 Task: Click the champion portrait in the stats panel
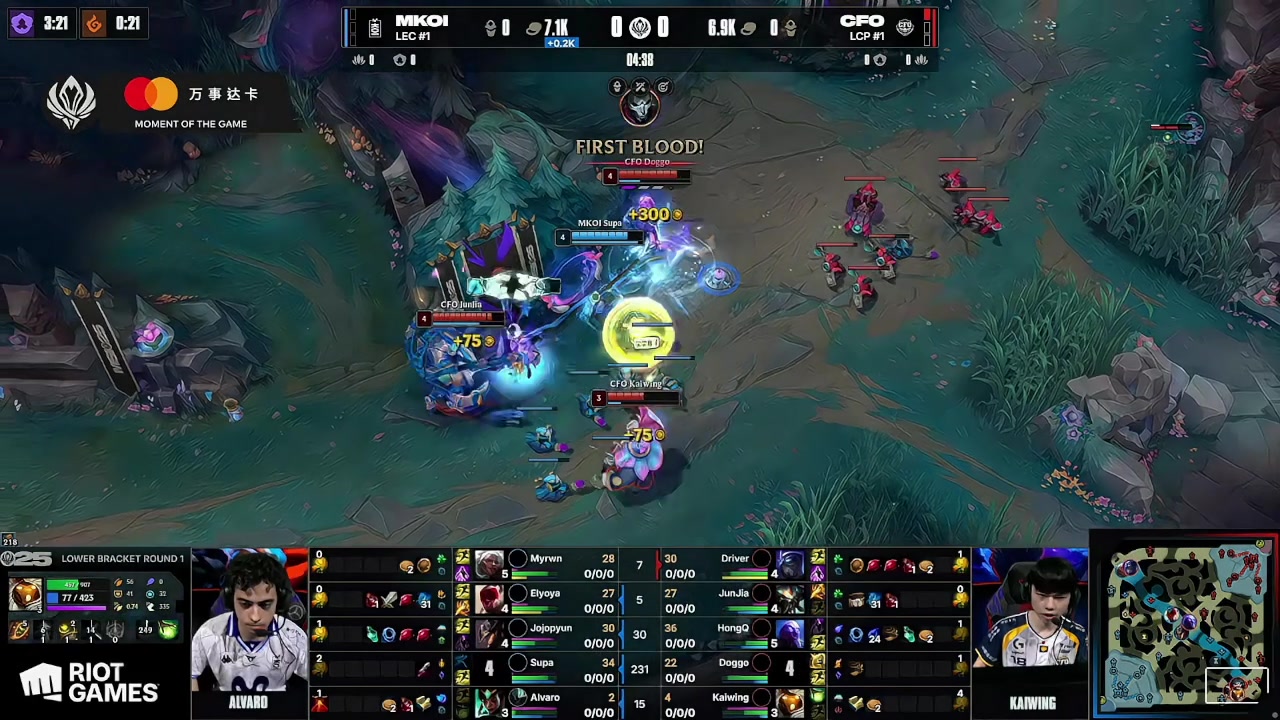[x=26, y=594]
